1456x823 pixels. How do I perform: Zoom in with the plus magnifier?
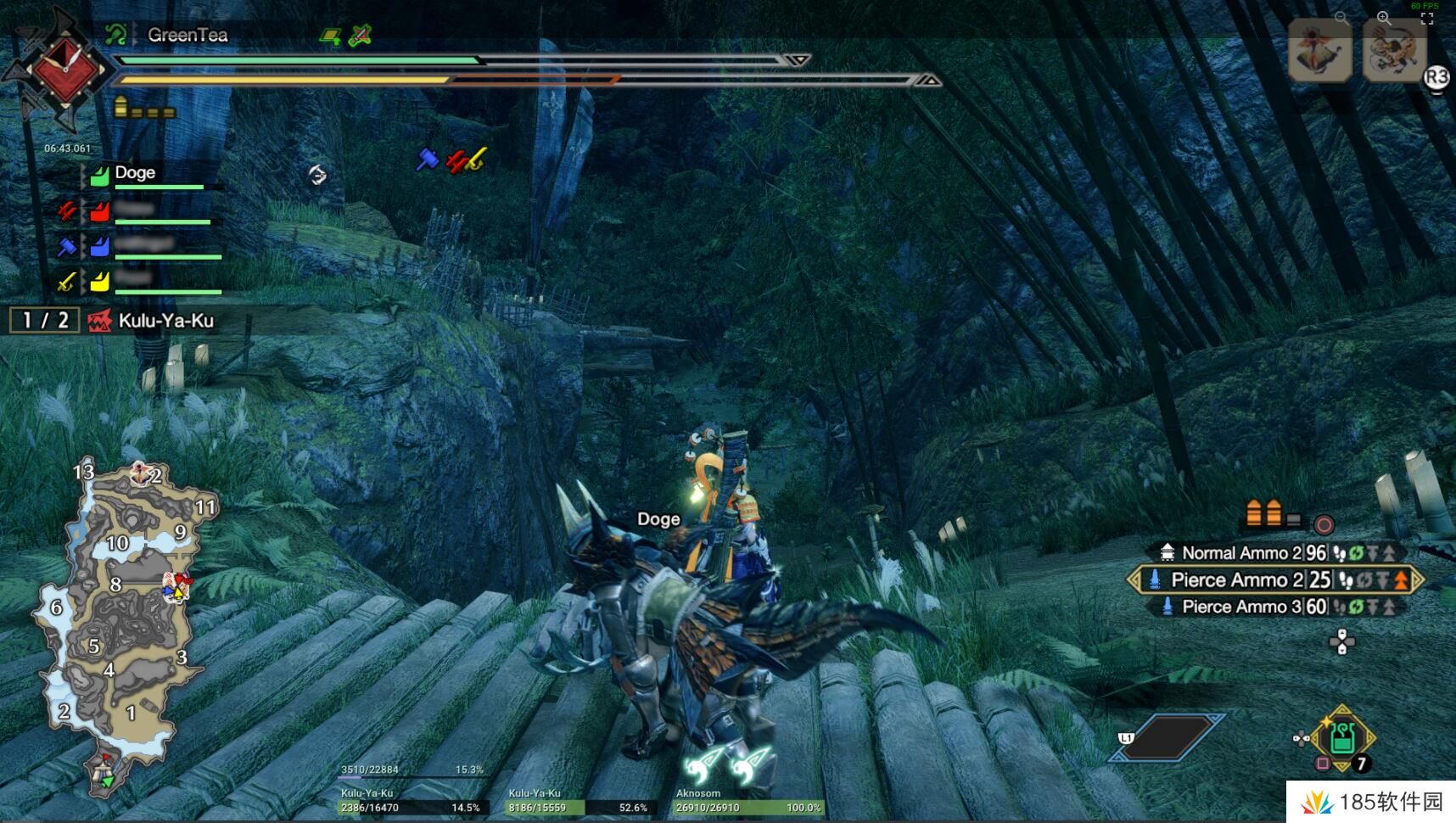[1384, 17]
